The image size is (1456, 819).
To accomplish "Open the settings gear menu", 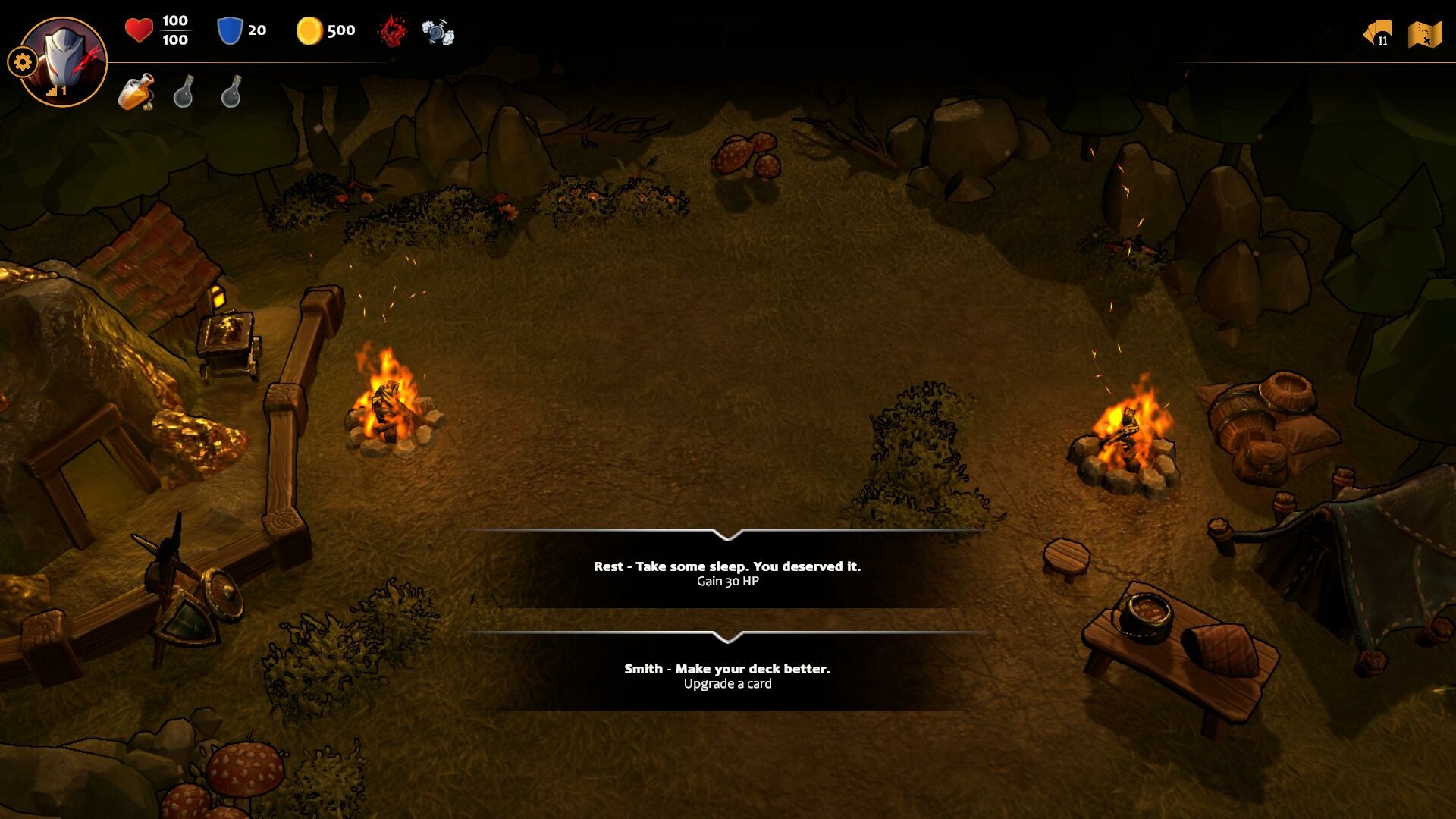I will [21, 62].
